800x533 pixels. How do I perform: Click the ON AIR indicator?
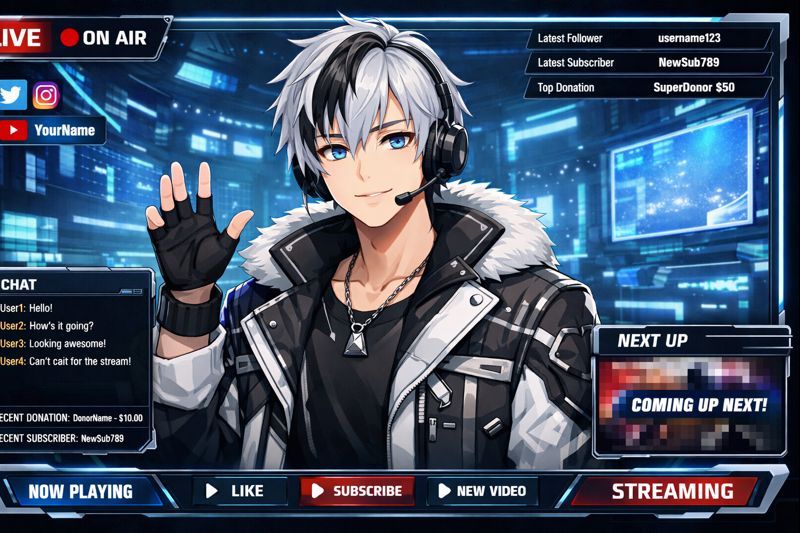point(103,38)
